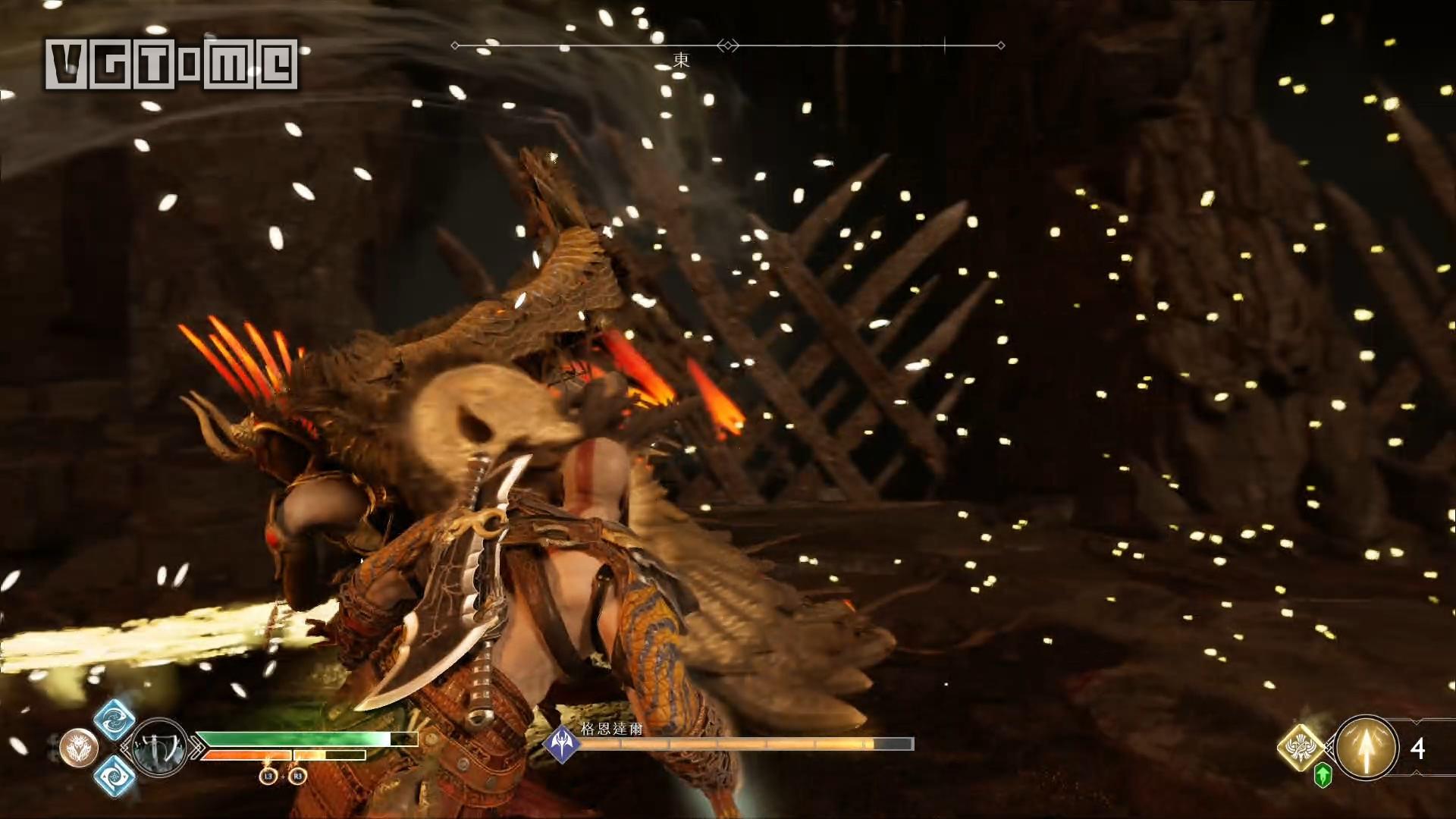Activate the light runic attack icon
This screenshot has width=1456, height=819.
pyautogui.click(x=115, y=721)
